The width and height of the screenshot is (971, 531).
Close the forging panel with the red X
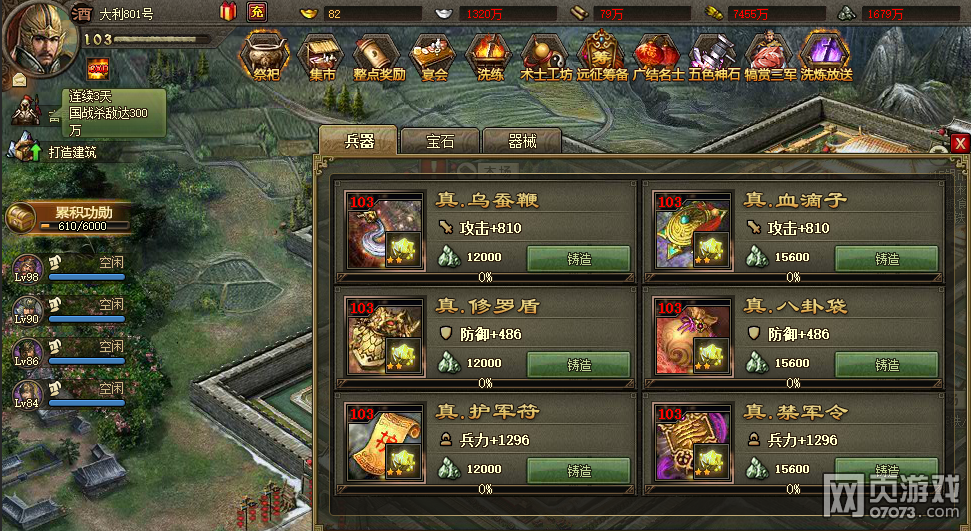pyautogui.click(x=960, y=143)
